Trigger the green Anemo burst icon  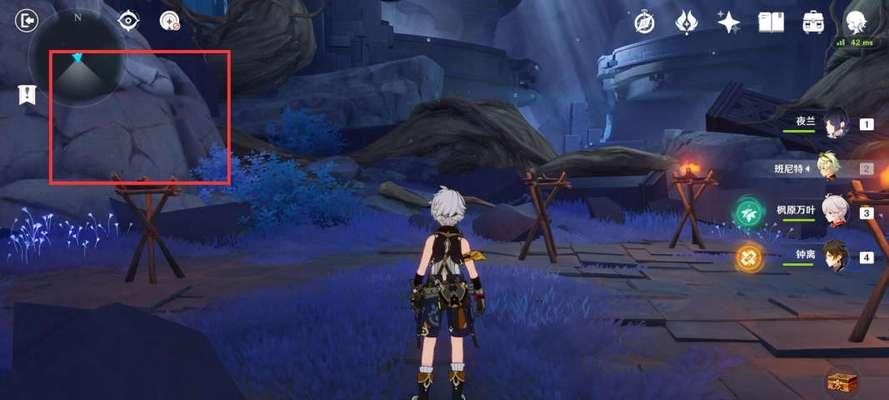coord(746,213)
